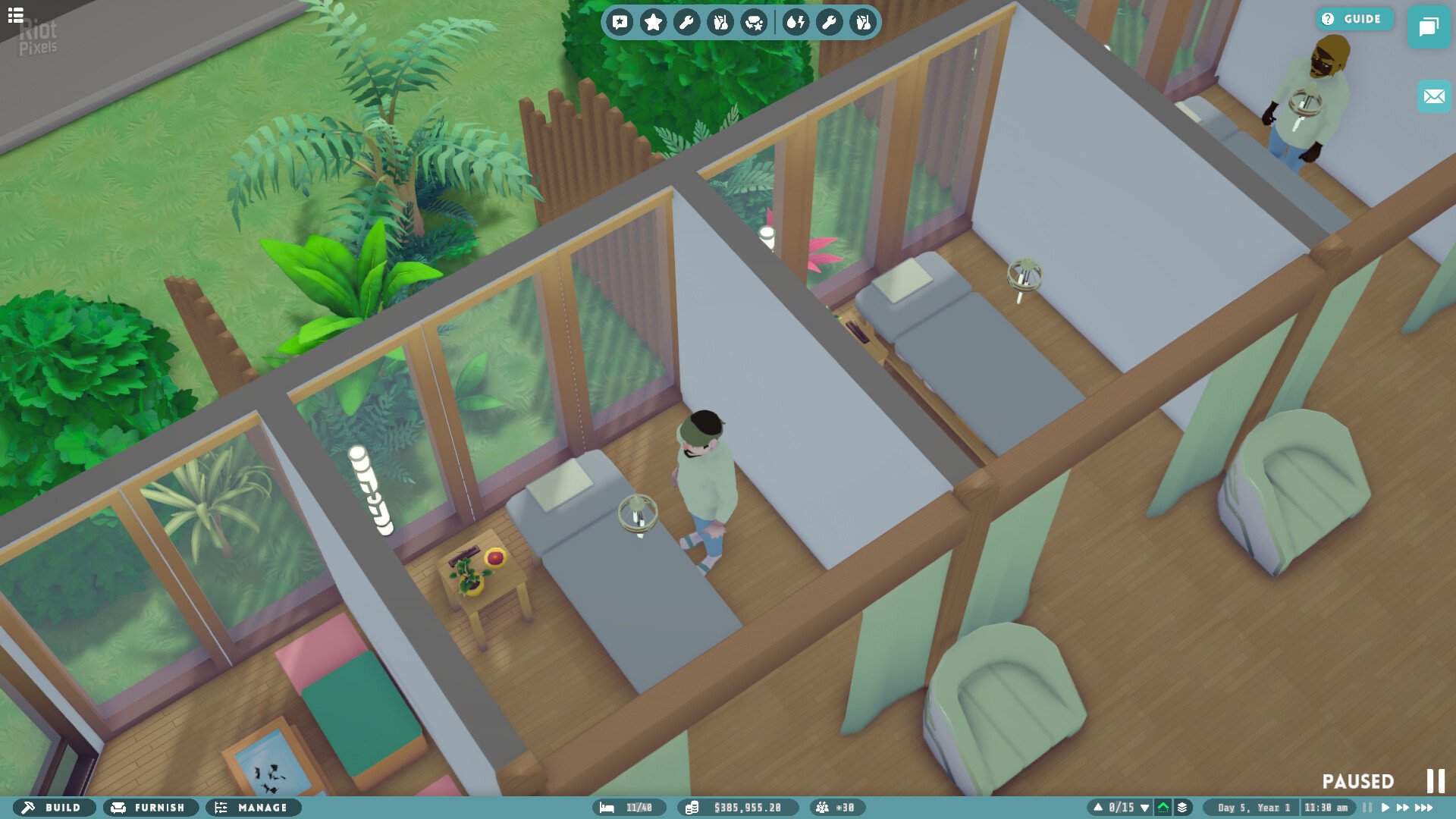Pause the game simulation
The height and width of the screenshot is (819, 1456).
pyautogui.click(x=1367, y=807)
